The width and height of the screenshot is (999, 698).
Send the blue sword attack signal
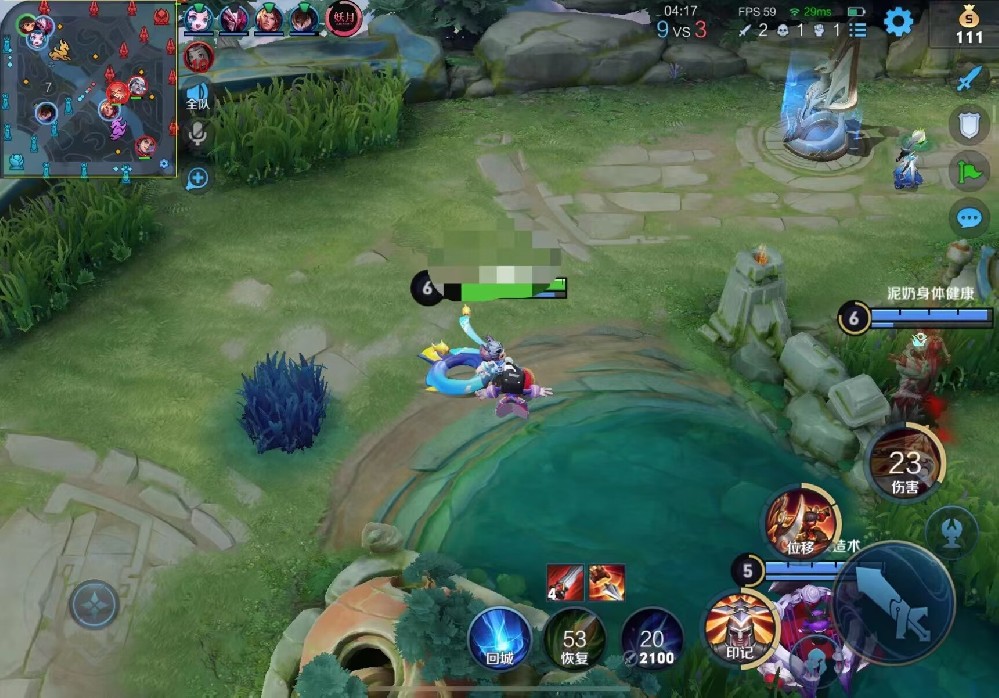click(968, 79)
